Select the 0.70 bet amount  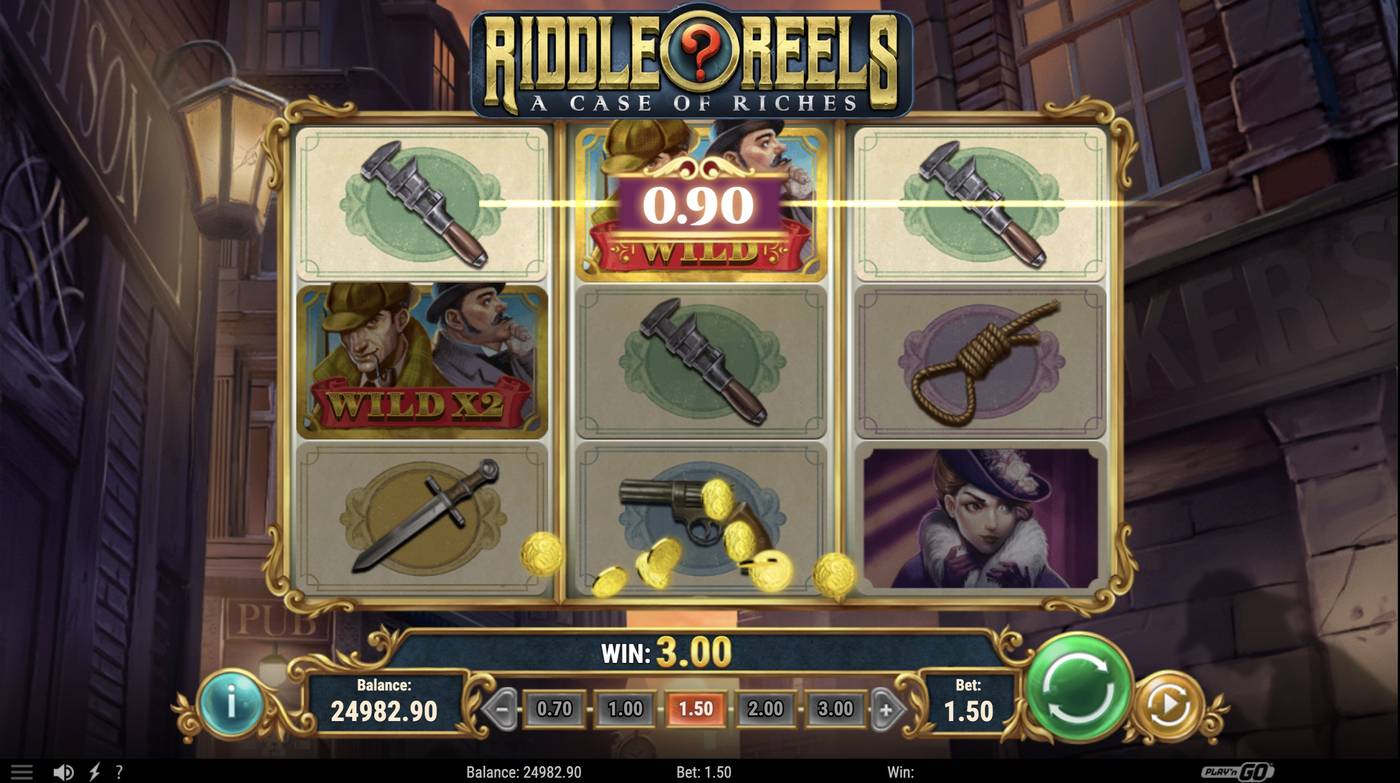tap(553, 708)
